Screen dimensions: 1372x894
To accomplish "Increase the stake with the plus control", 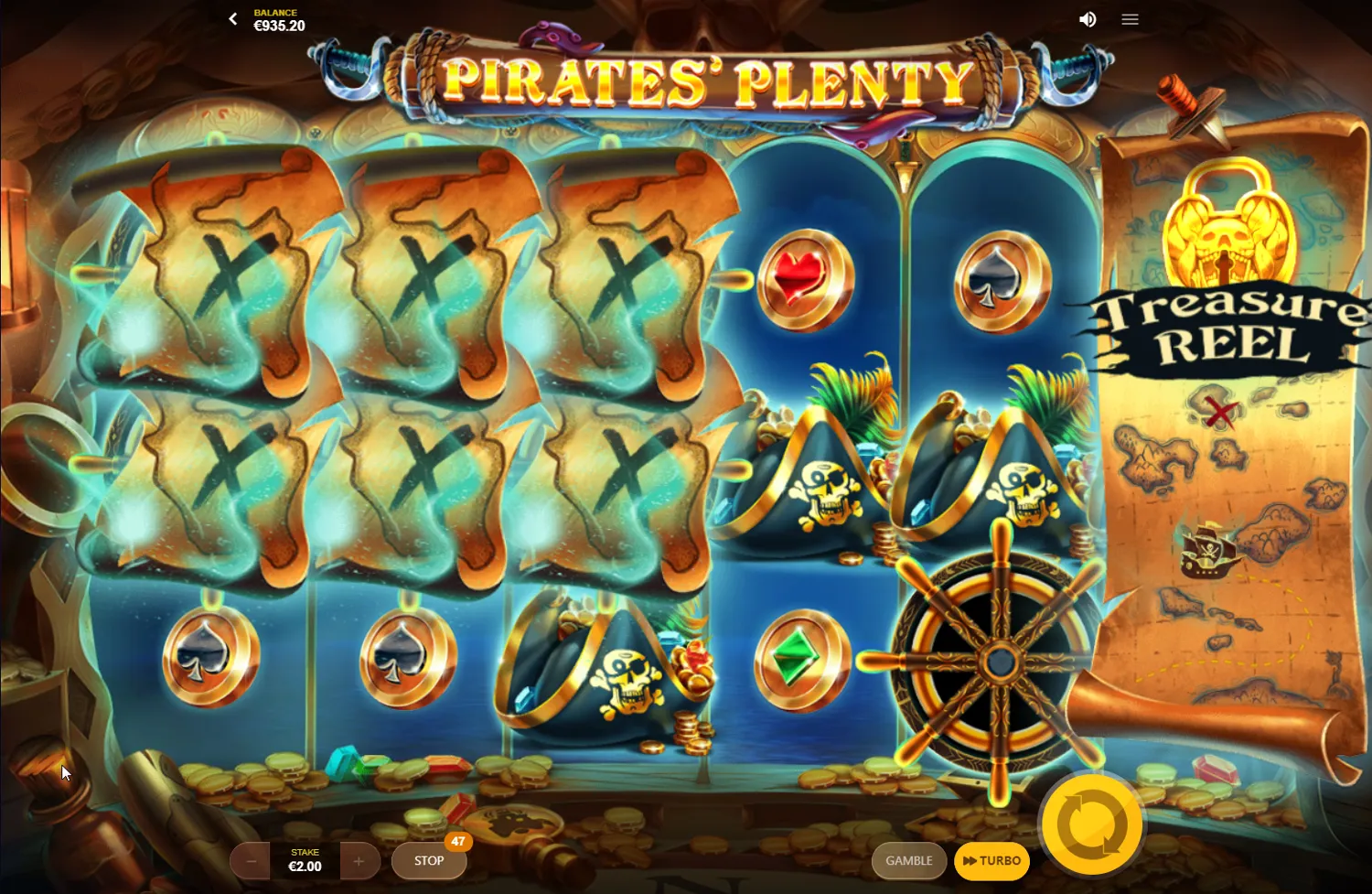I will 359,860.
